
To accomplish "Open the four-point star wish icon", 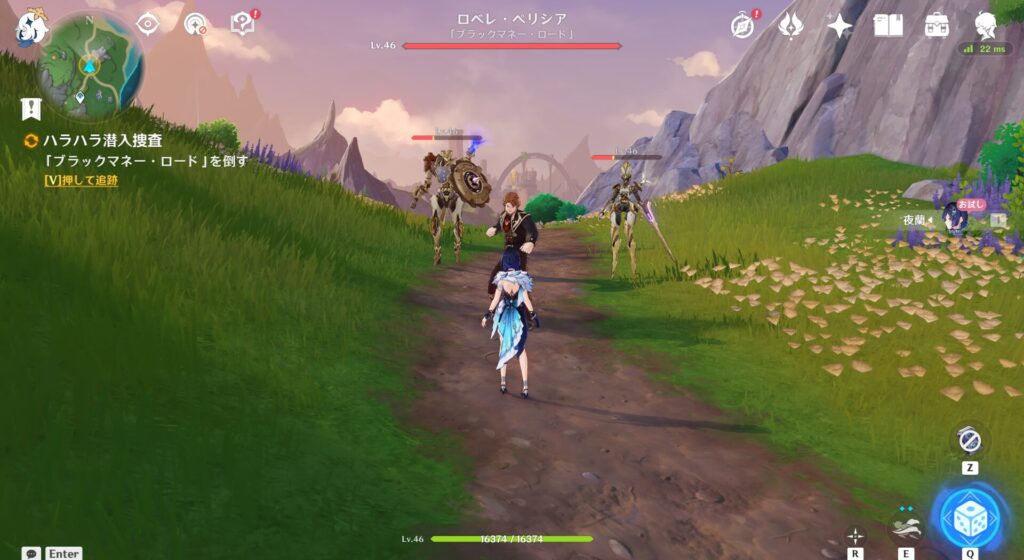I will 840,25.
